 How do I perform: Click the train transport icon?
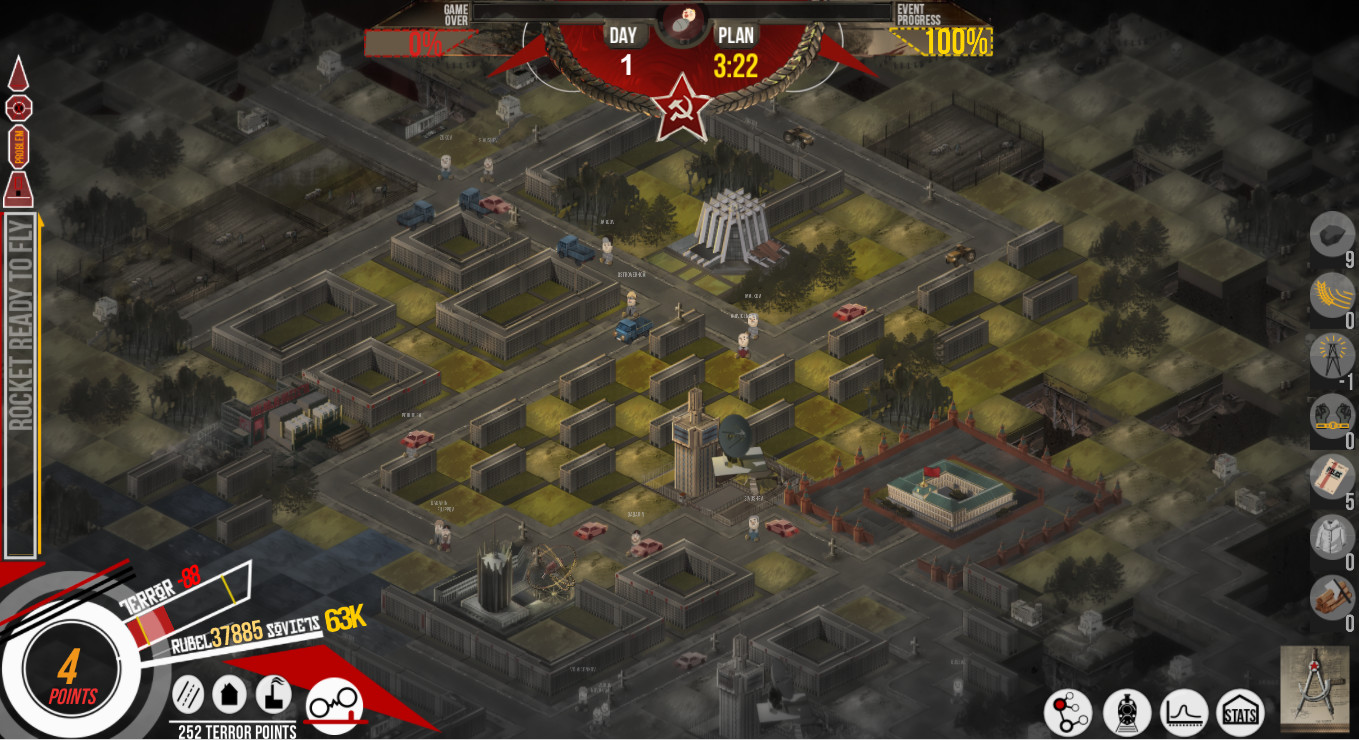pyautogui.click(x=1126, y=711)
